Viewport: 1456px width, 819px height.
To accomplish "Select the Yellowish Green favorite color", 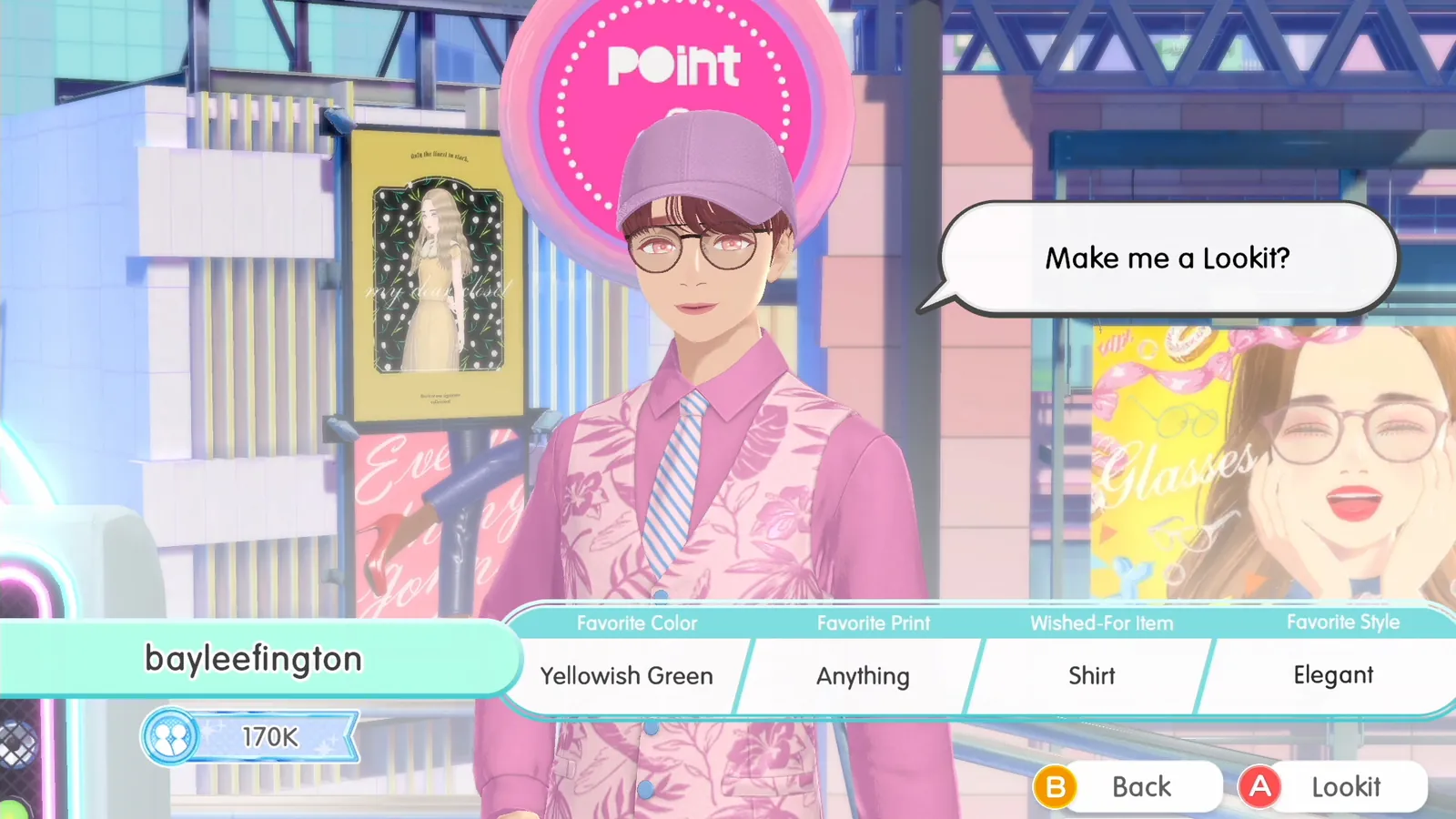I will point(626,675).
